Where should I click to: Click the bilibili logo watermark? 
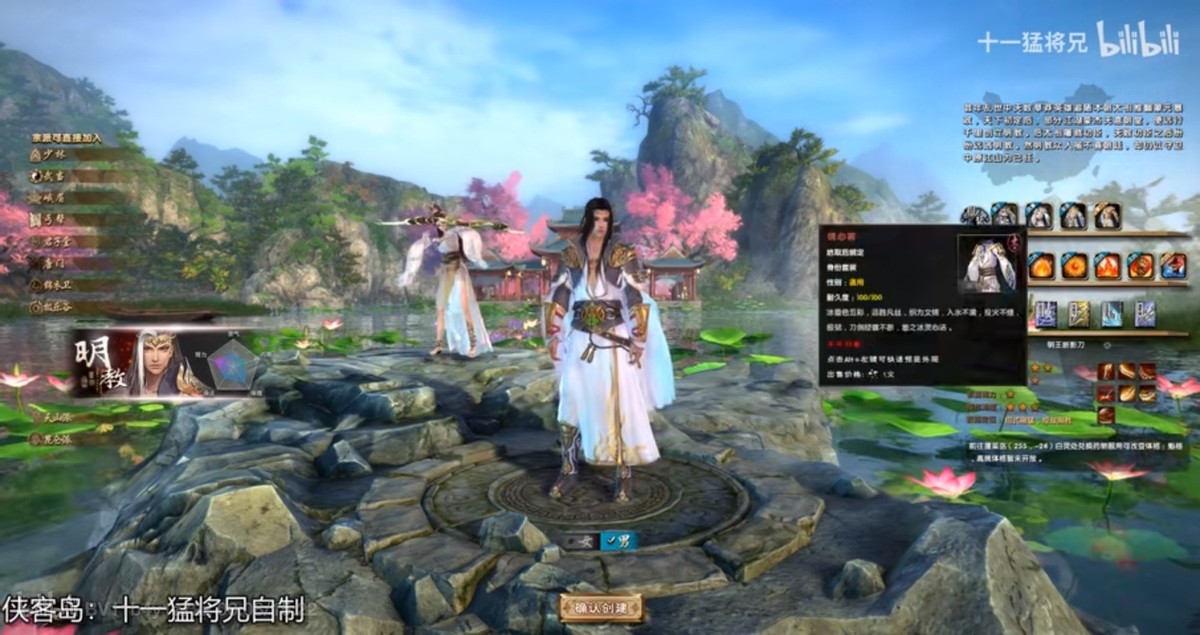click(x=1138, y=40)
